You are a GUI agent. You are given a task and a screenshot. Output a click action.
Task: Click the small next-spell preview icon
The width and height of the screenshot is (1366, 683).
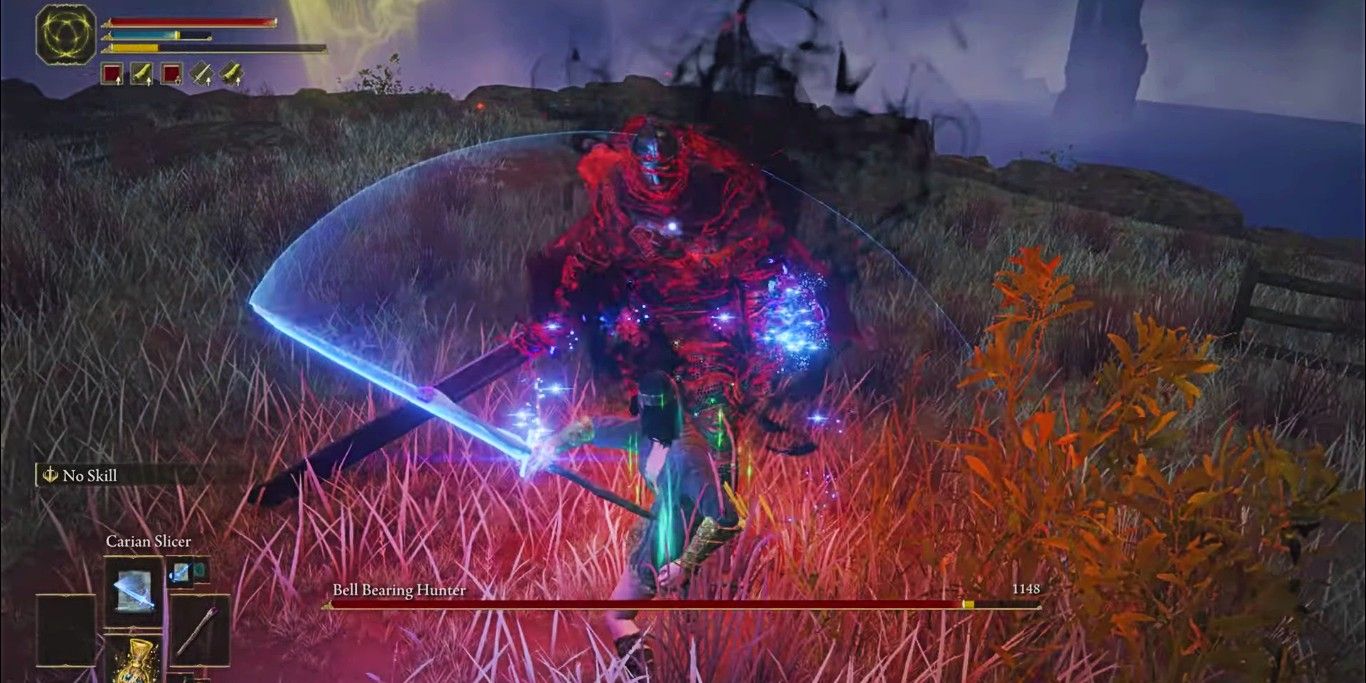click(x=187, y=571)
